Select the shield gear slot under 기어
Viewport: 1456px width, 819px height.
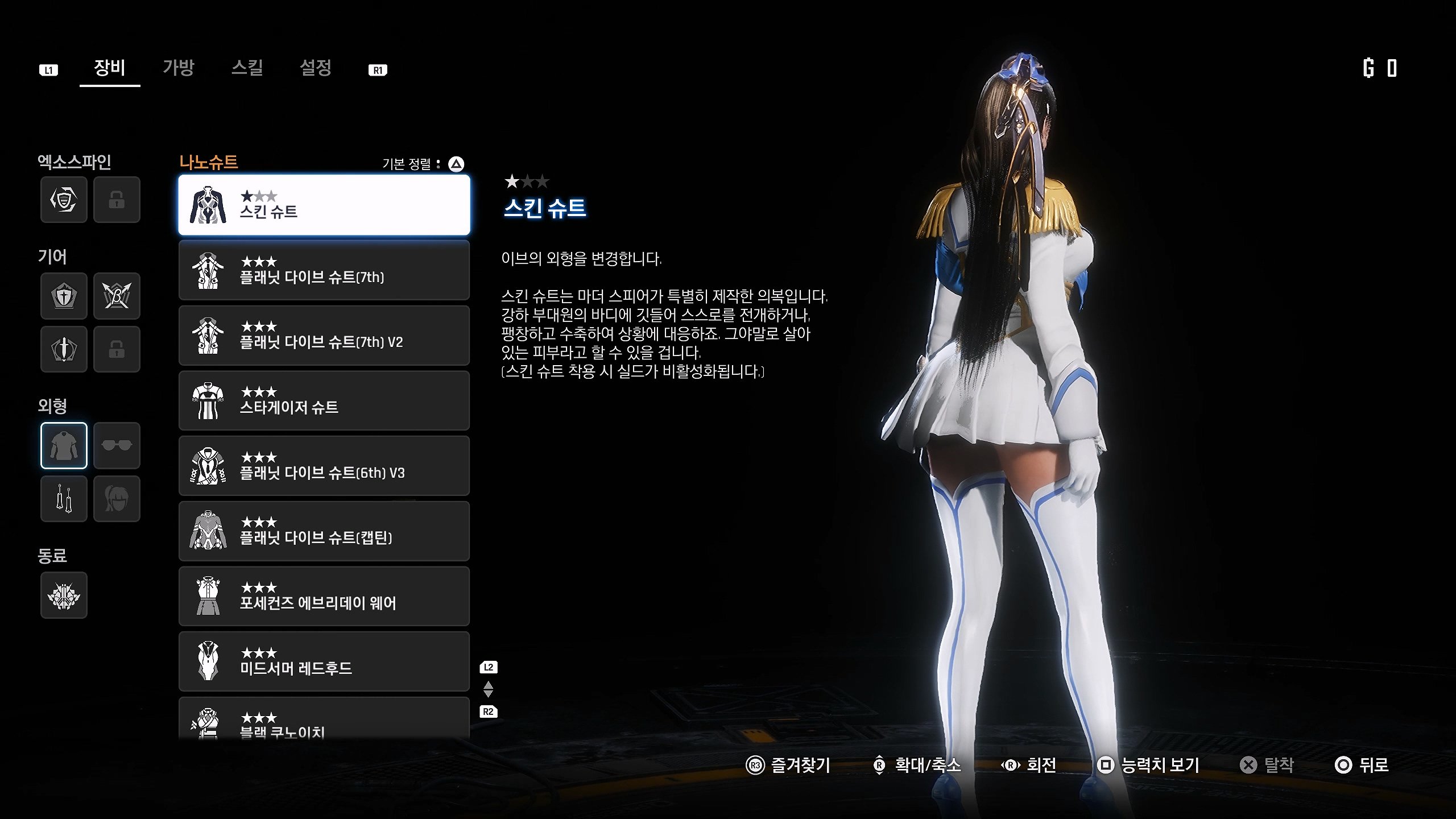64,296
